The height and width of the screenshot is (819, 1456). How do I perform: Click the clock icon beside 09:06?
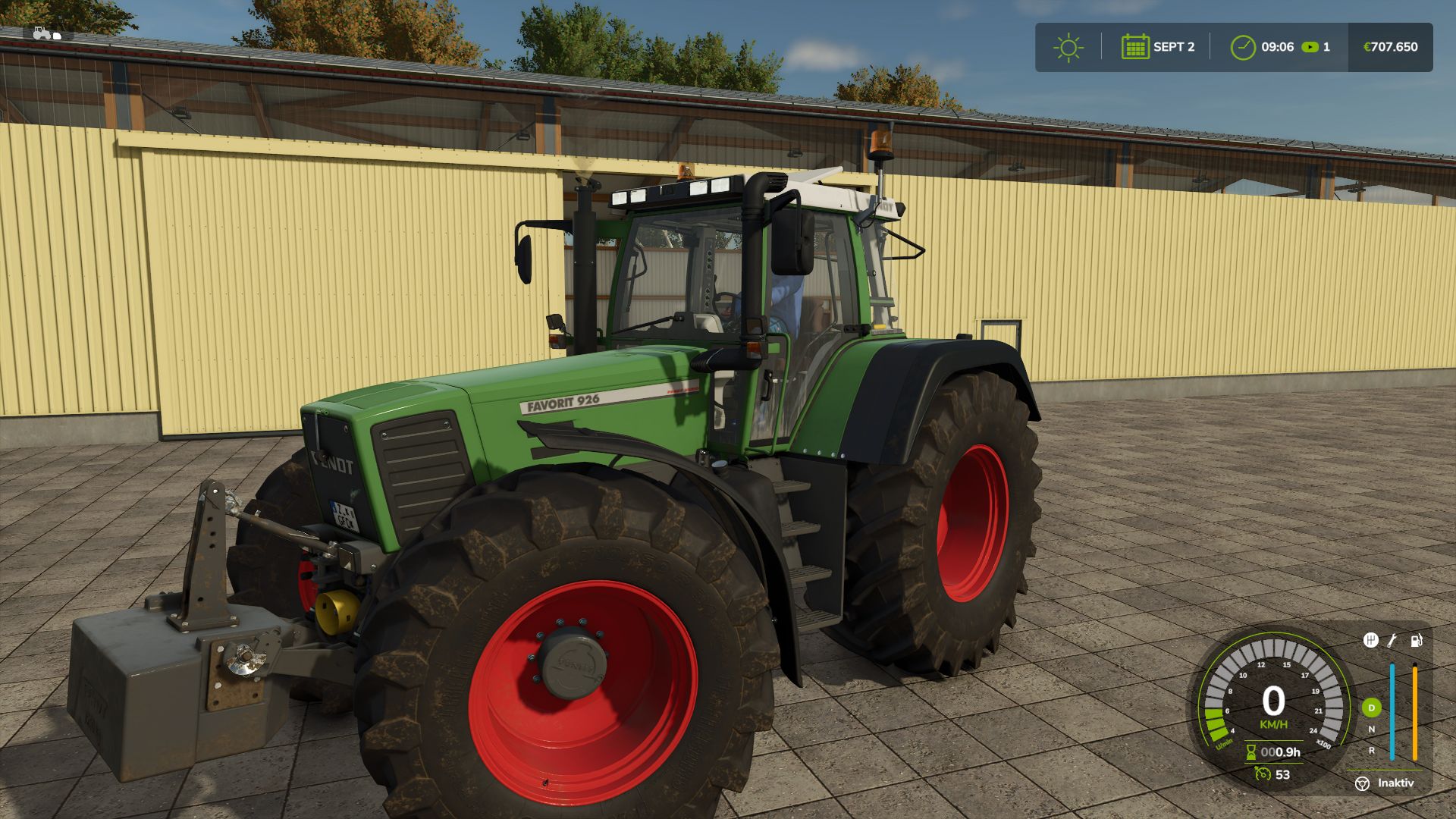pyautogui.click(x=1242, y=47)
